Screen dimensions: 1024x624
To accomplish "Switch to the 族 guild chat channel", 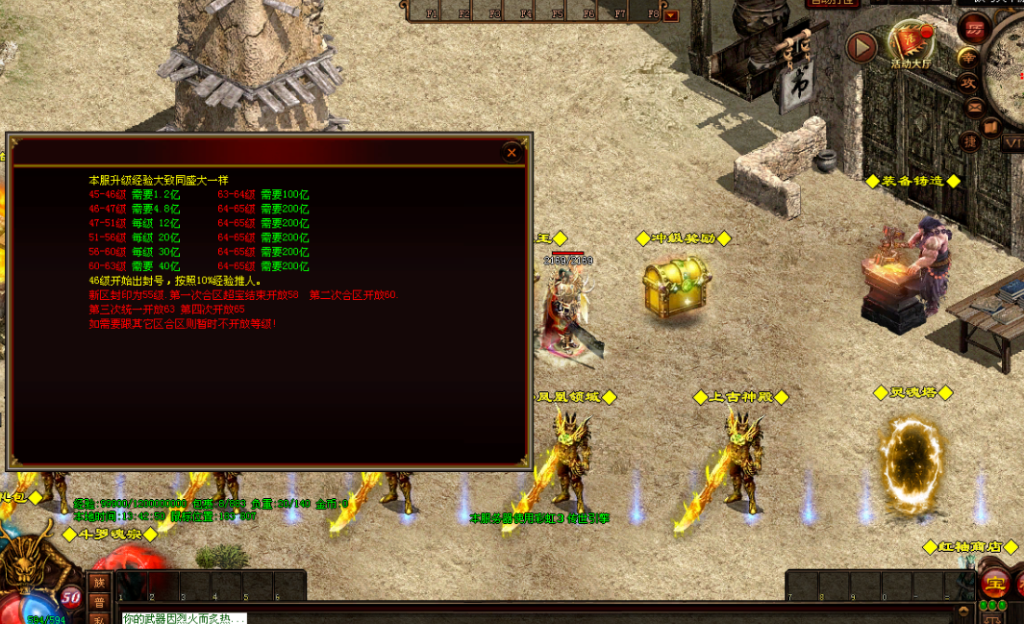I will pyautogui.click(x=98, y=582).
